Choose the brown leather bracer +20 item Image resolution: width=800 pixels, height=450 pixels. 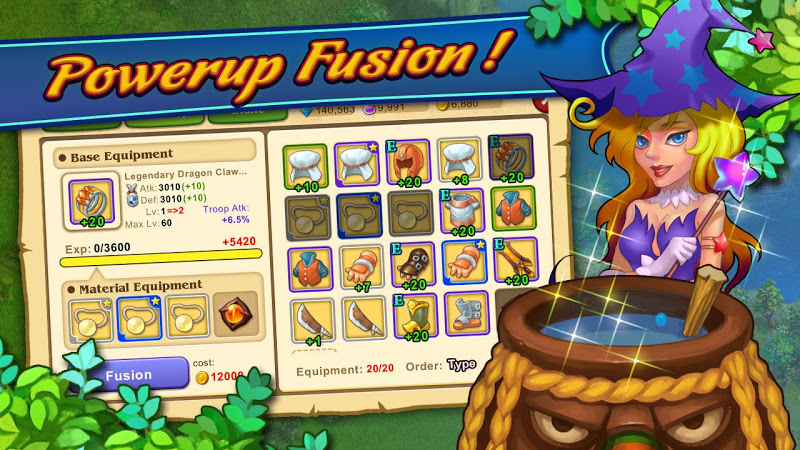408,265
